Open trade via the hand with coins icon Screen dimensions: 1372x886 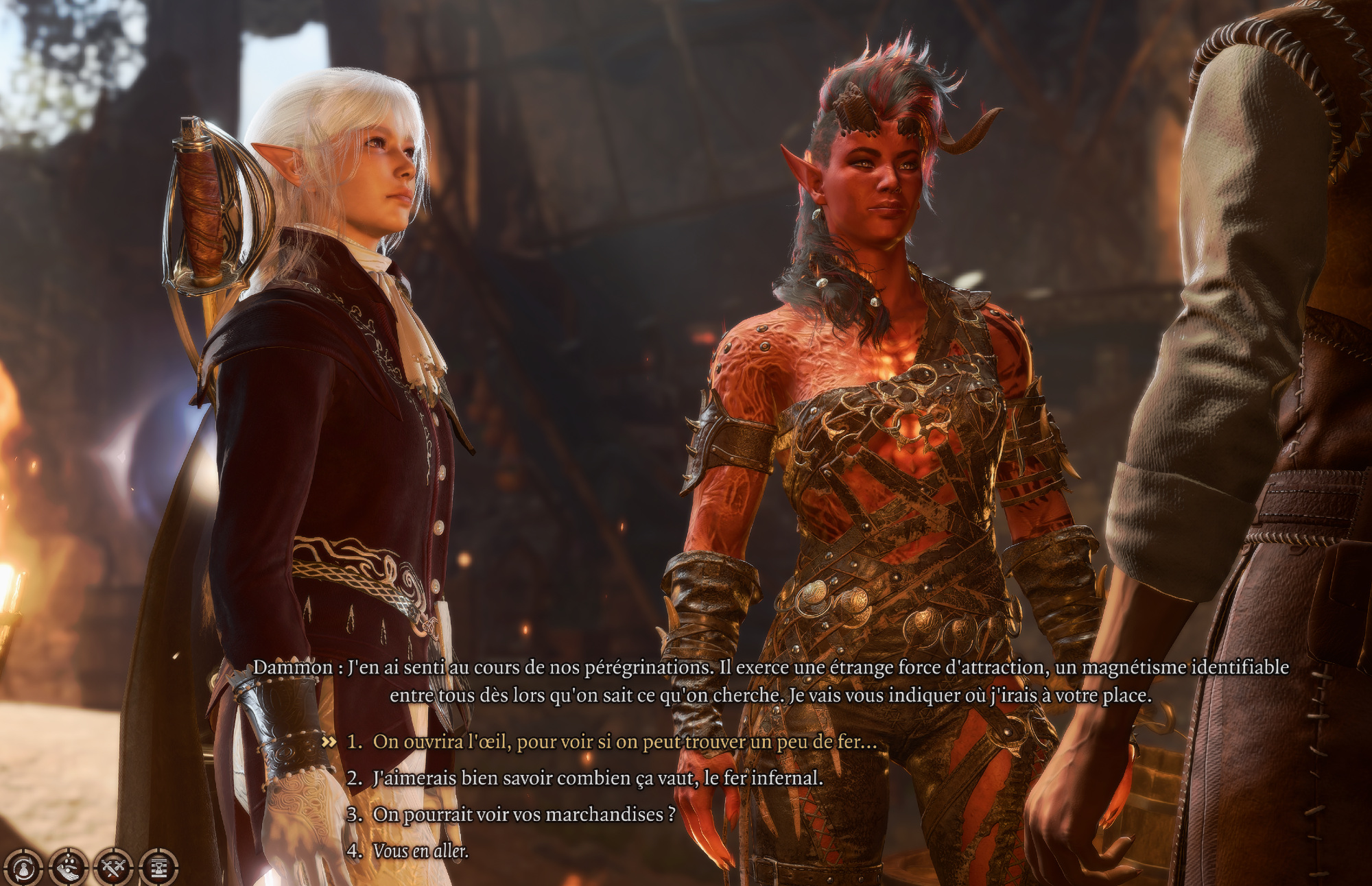(x=68, y=867)
